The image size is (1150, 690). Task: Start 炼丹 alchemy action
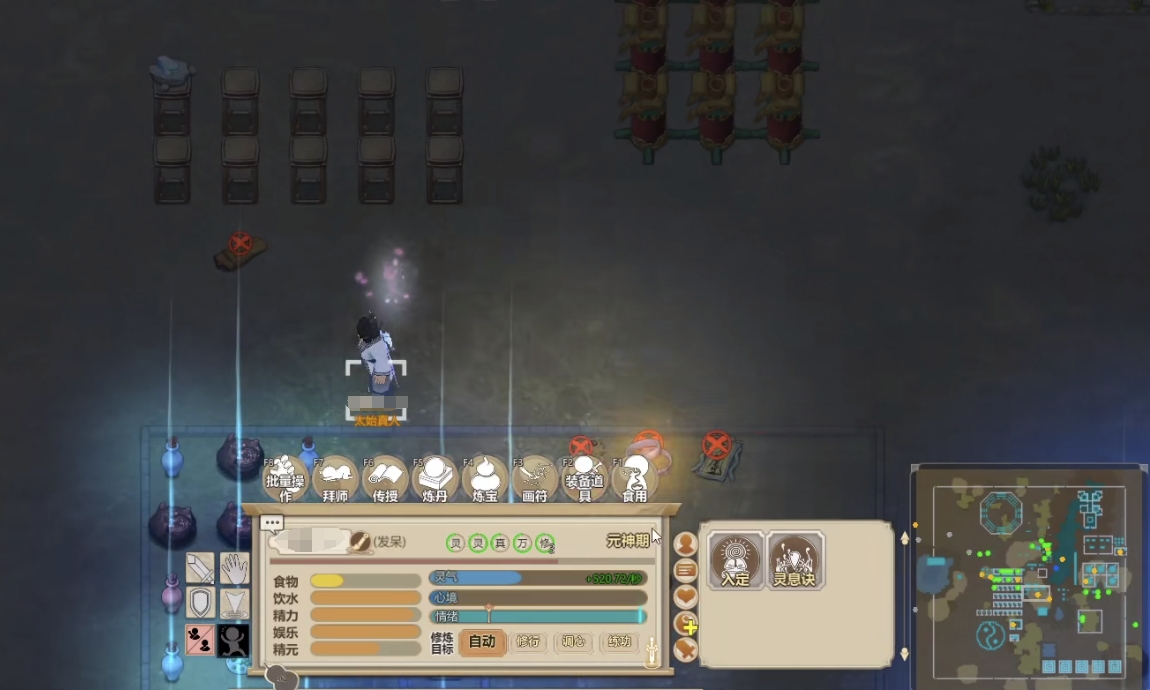[x=435, y=479]
